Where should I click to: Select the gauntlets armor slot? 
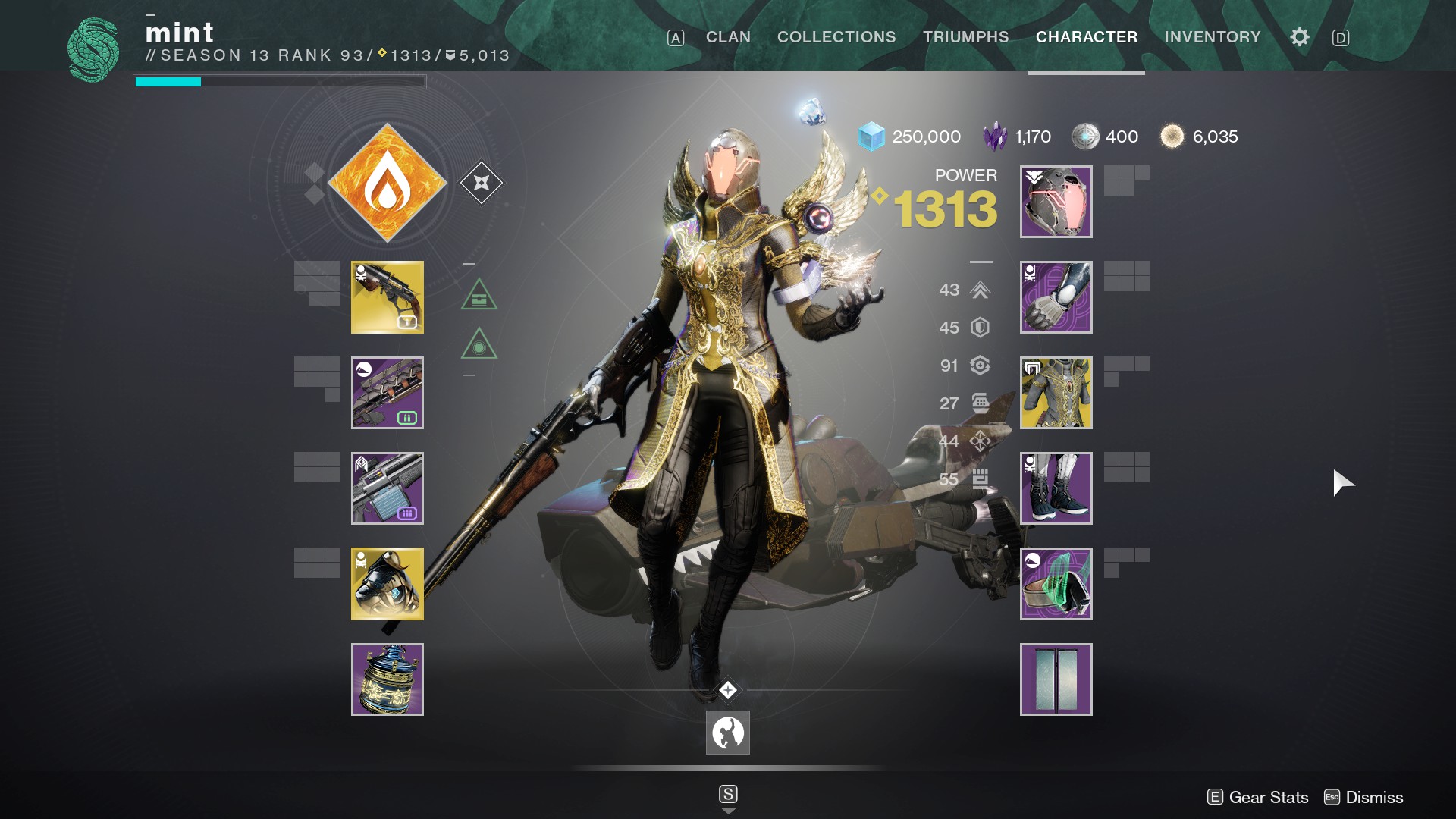click(1056, 297)
